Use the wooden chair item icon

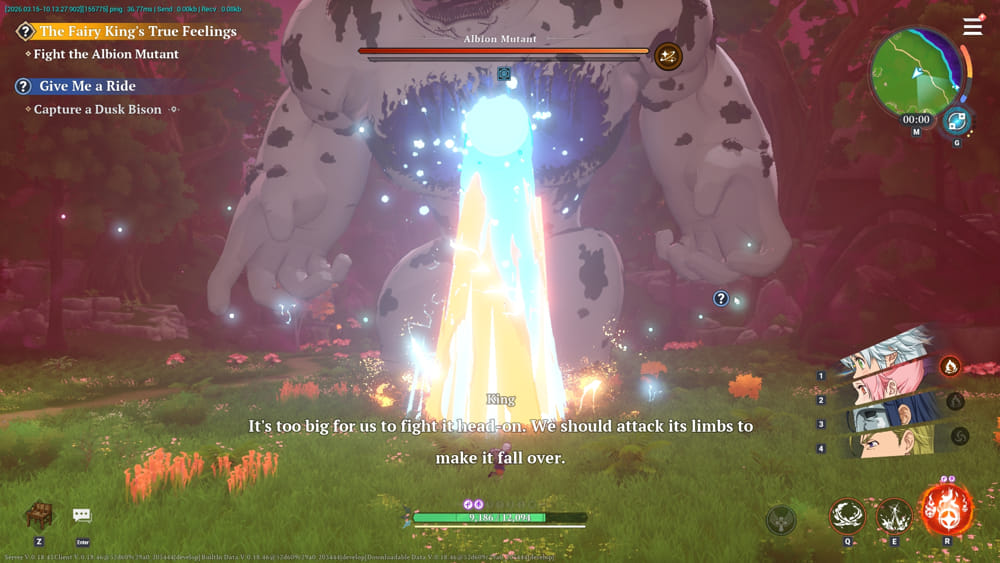tap(39, 514)
